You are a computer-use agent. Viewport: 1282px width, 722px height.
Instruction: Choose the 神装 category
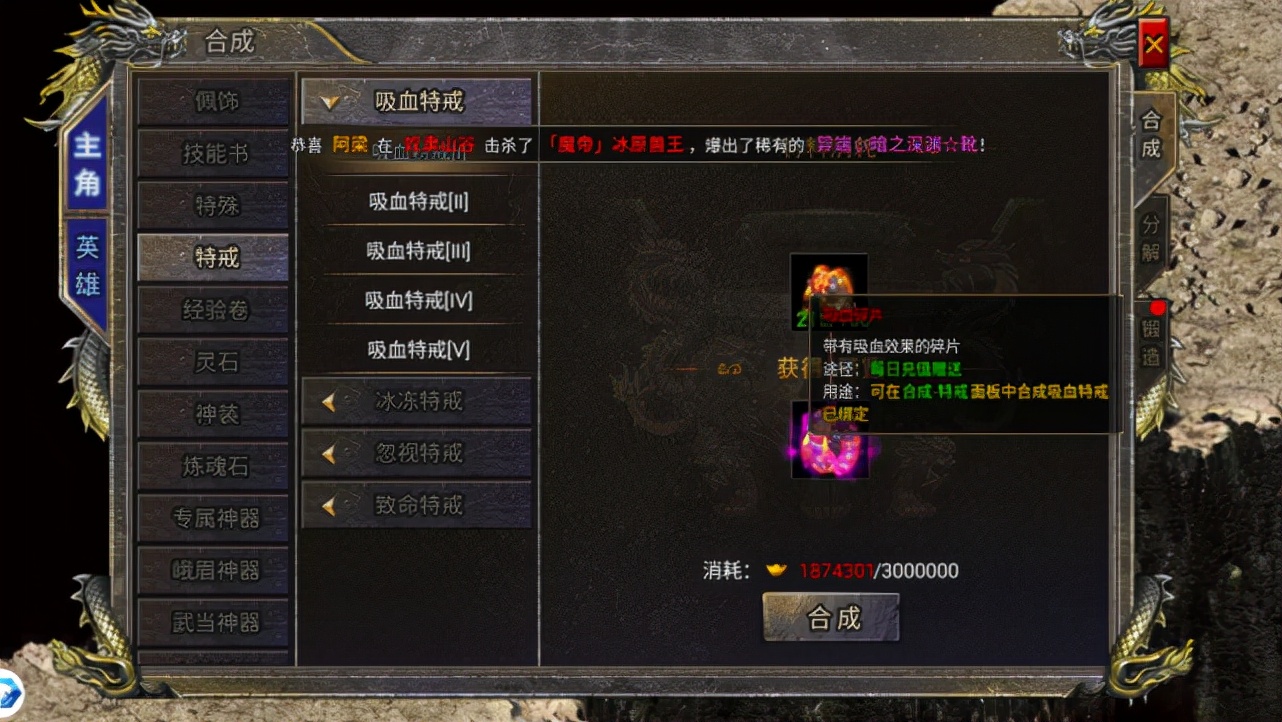point(214,414)
